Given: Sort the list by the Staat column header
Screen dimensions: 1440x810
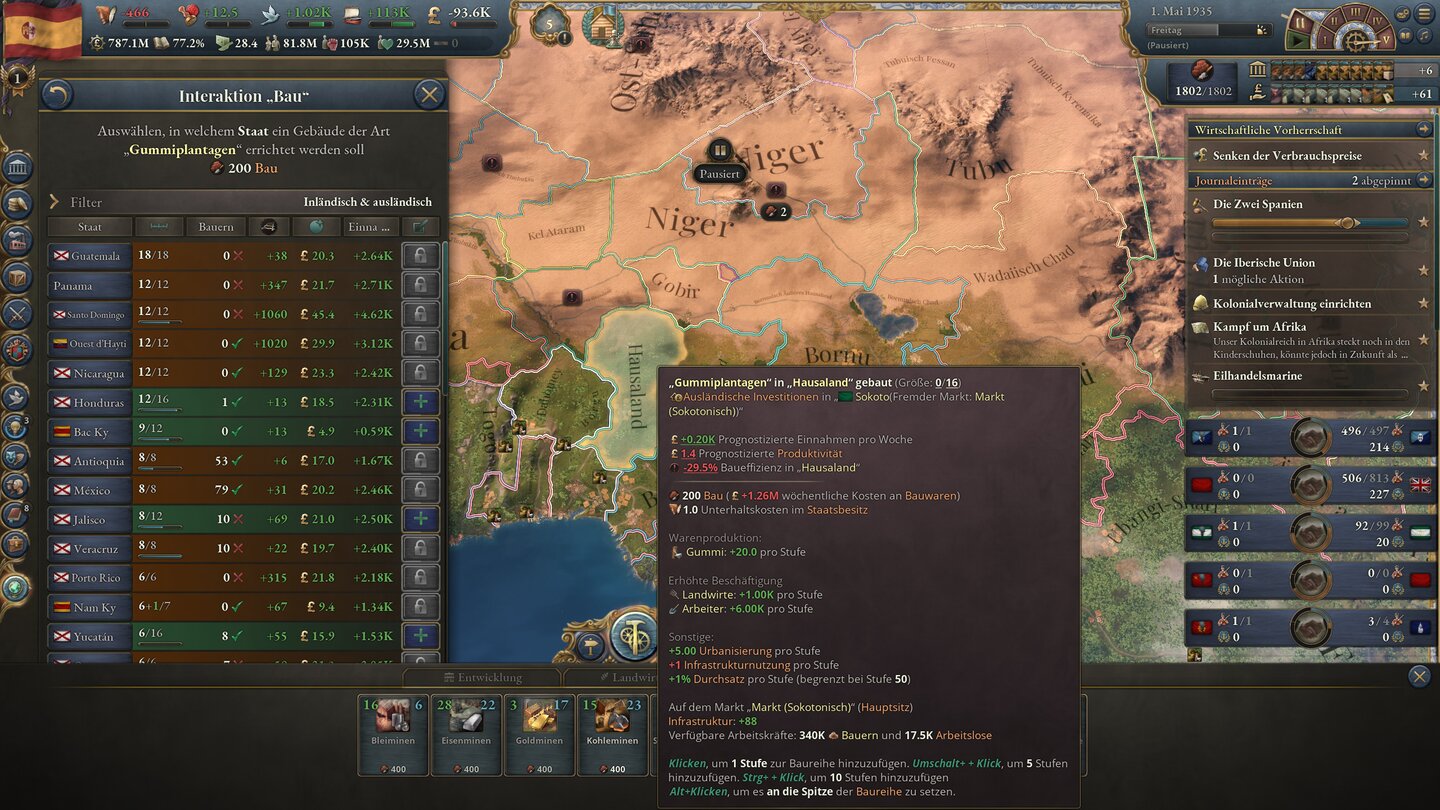Looking at the screenshot, I should (92, 226).
